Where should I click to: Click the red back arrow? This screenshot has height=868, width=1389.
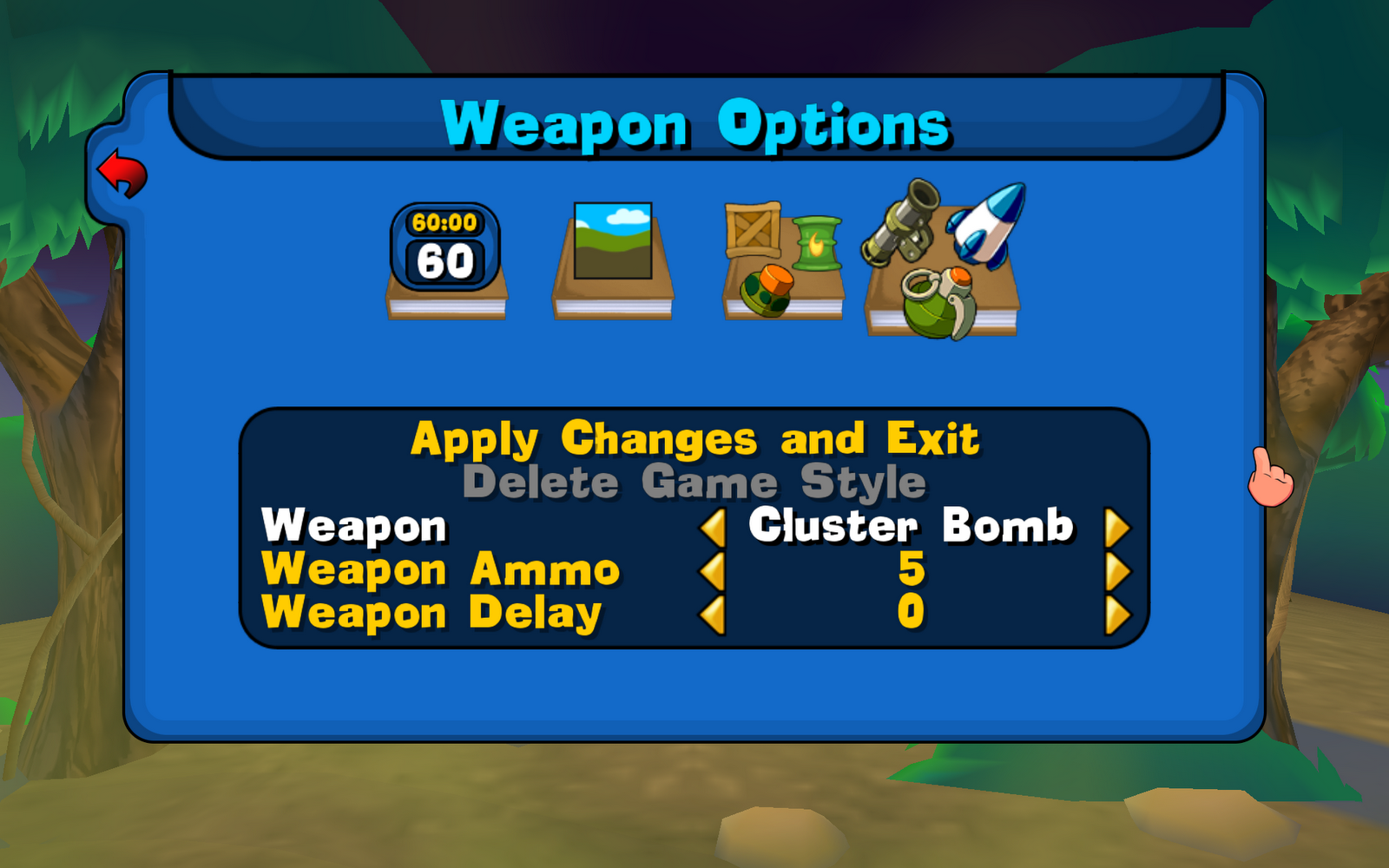(122, 174)
